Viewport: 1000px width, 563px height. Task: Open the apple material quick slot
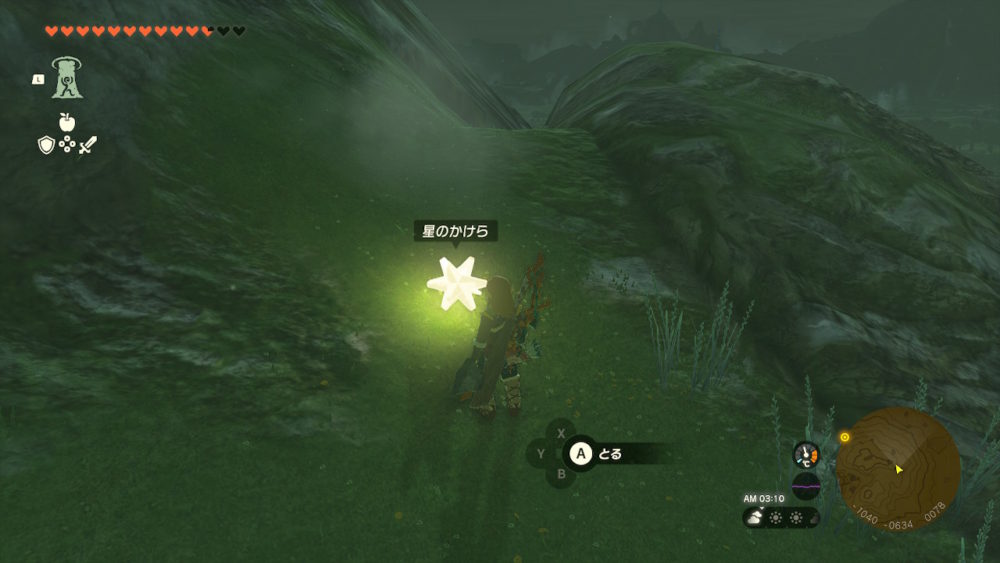67,122
